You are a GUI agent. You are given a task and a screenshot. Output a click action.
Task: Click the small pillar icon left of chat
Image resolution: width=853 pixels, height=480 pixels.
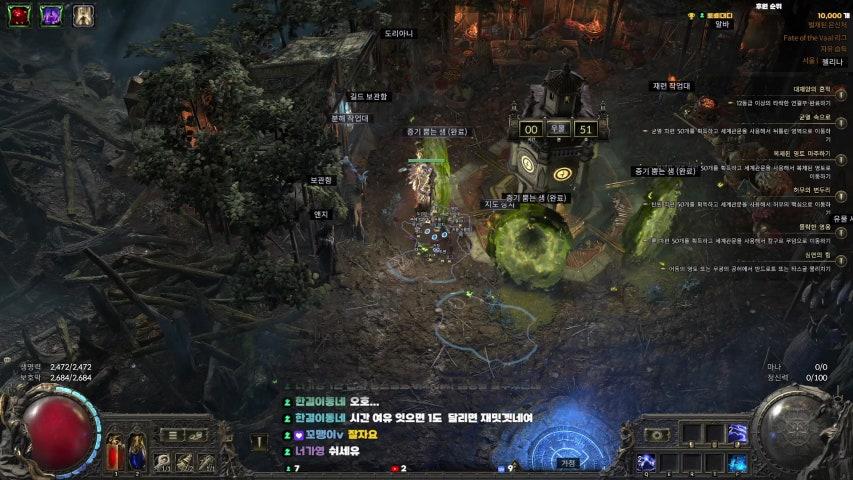(x=260, y=439)
